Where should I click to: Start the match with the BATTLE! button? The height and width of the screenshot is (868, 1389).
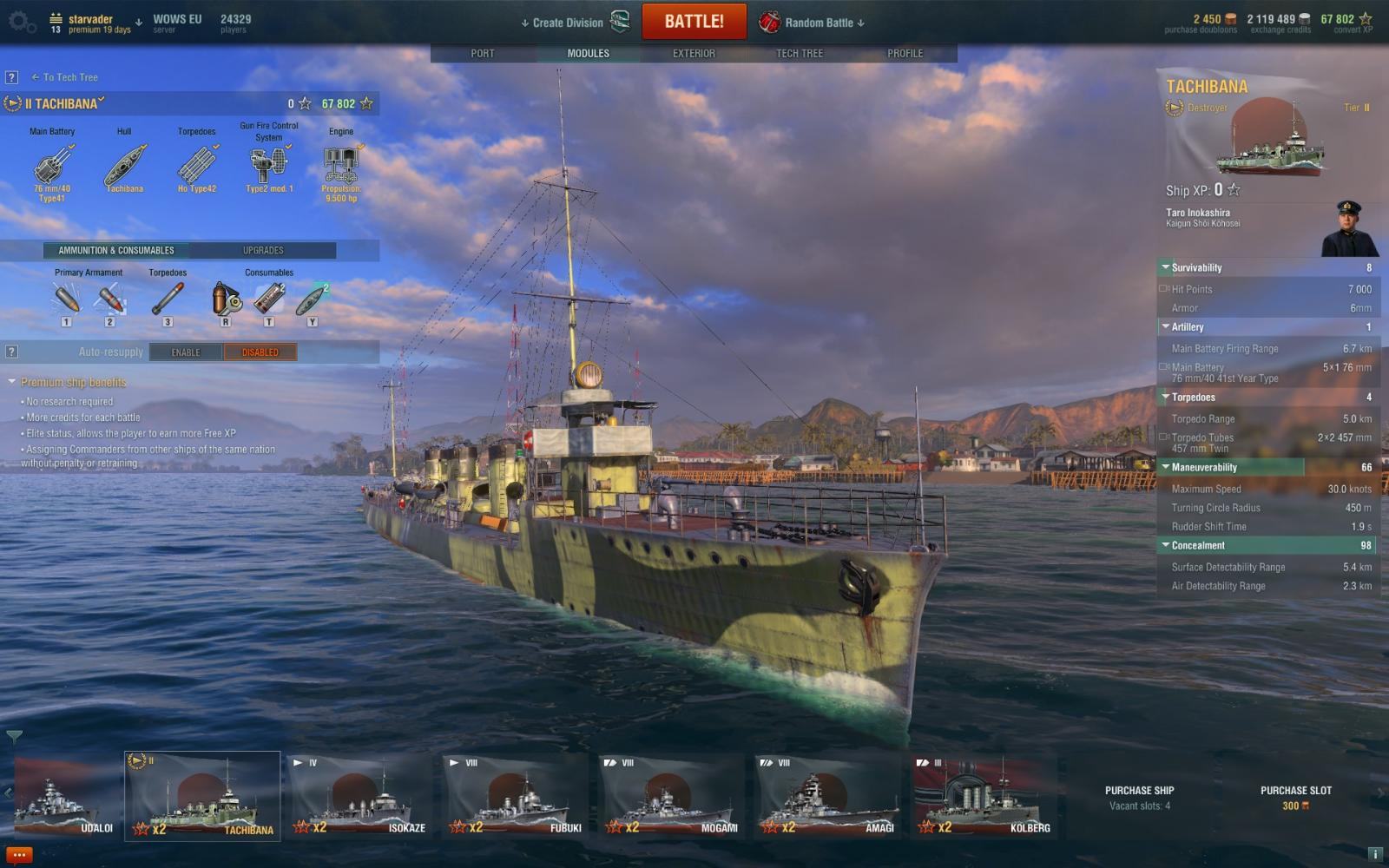(x=694, y=22)
